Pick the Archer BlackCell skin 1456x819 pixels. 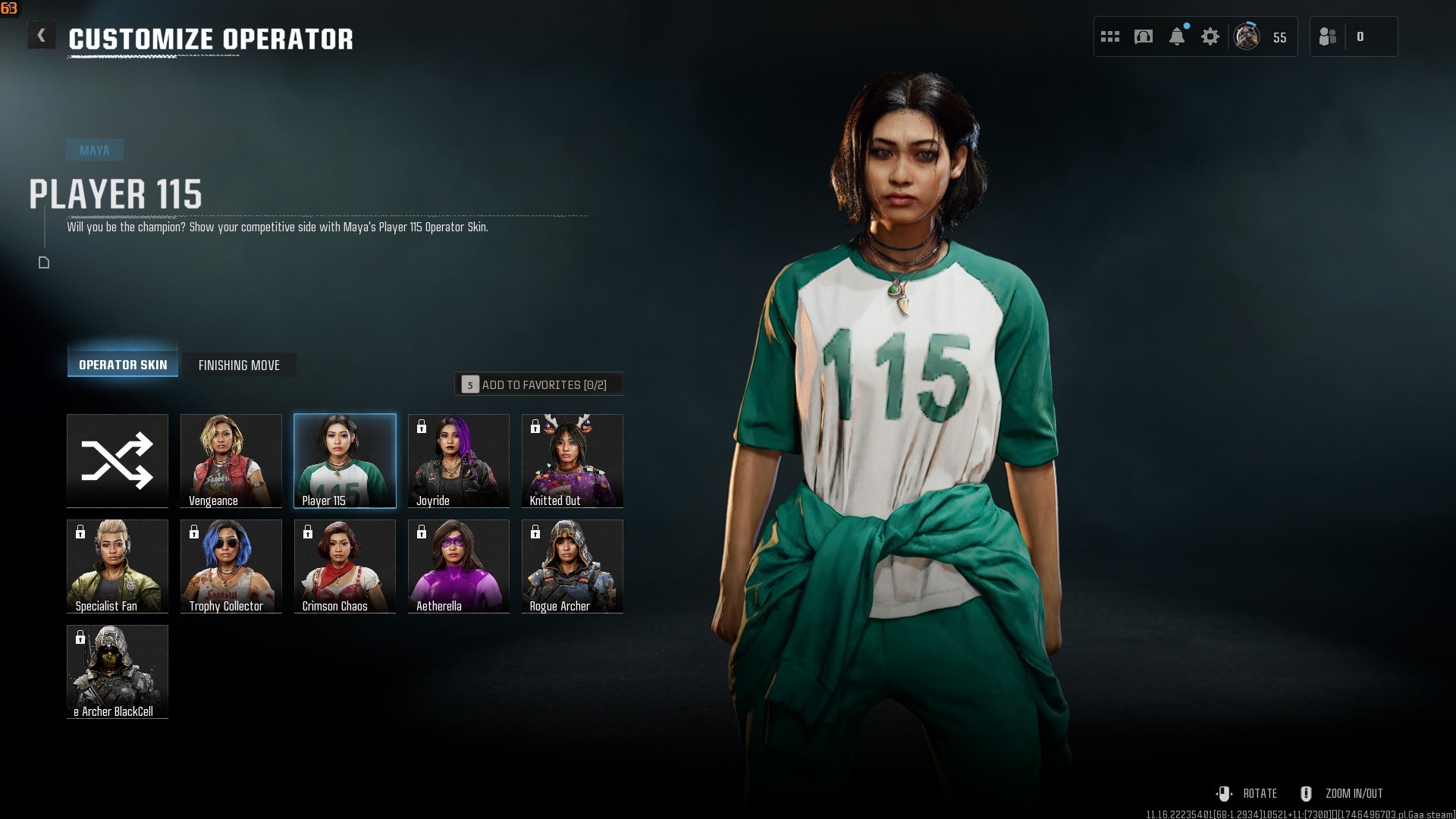(x=118, y=671)
